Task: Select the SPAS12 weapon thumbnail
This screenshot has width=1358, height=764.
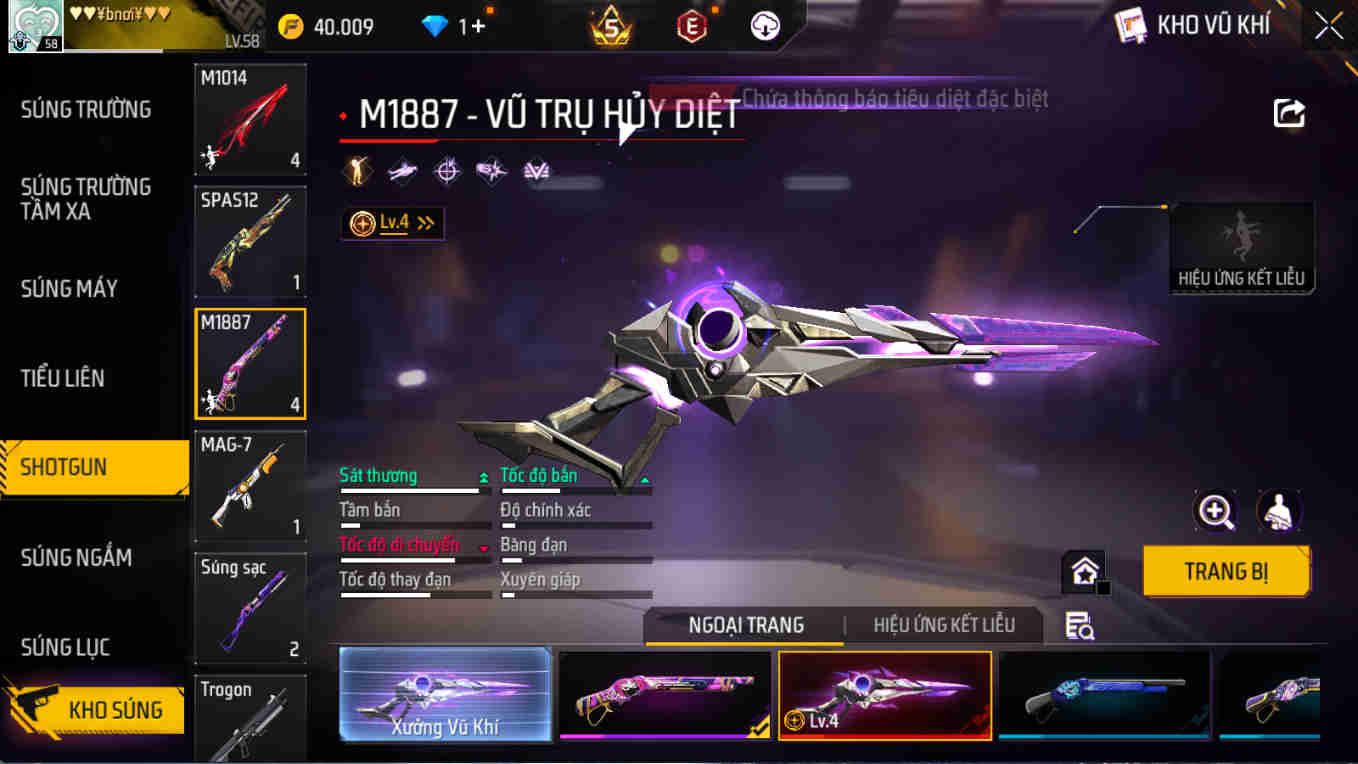Action: (x=249, y=241)
